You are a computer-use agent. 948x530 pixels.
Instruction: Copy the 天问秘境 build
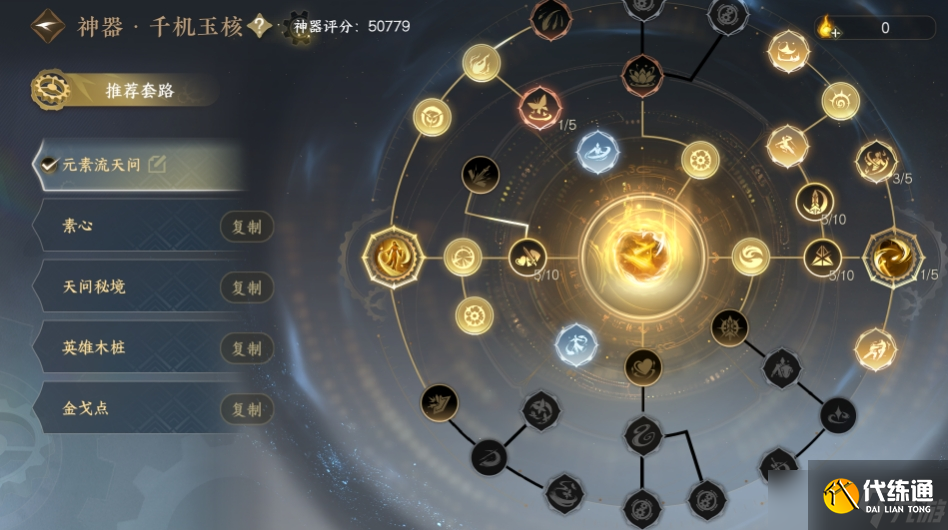click(x=246, y=288)
